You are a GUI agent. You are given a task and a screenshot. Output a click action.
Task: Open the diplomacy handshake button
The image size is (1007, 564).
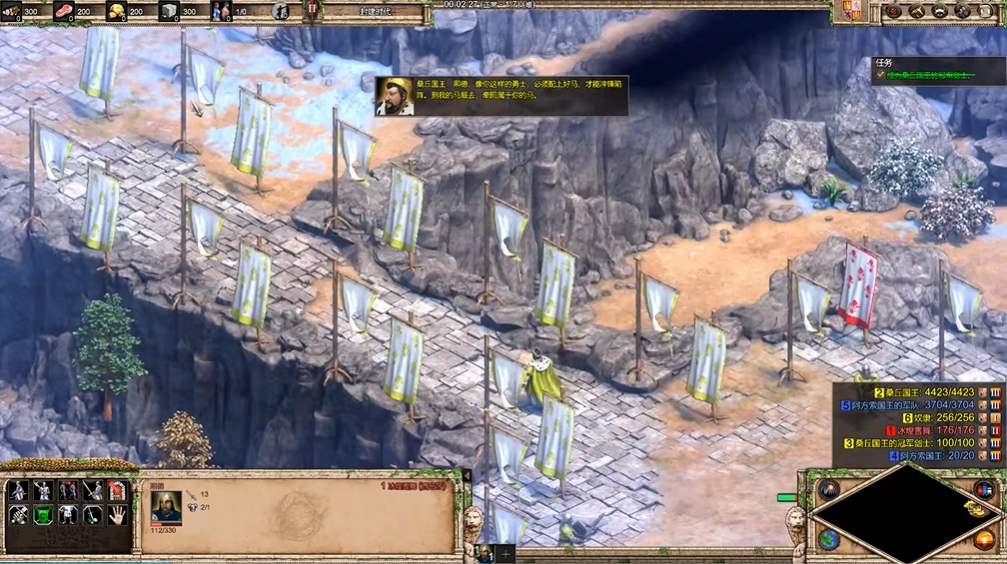point(940,11)
